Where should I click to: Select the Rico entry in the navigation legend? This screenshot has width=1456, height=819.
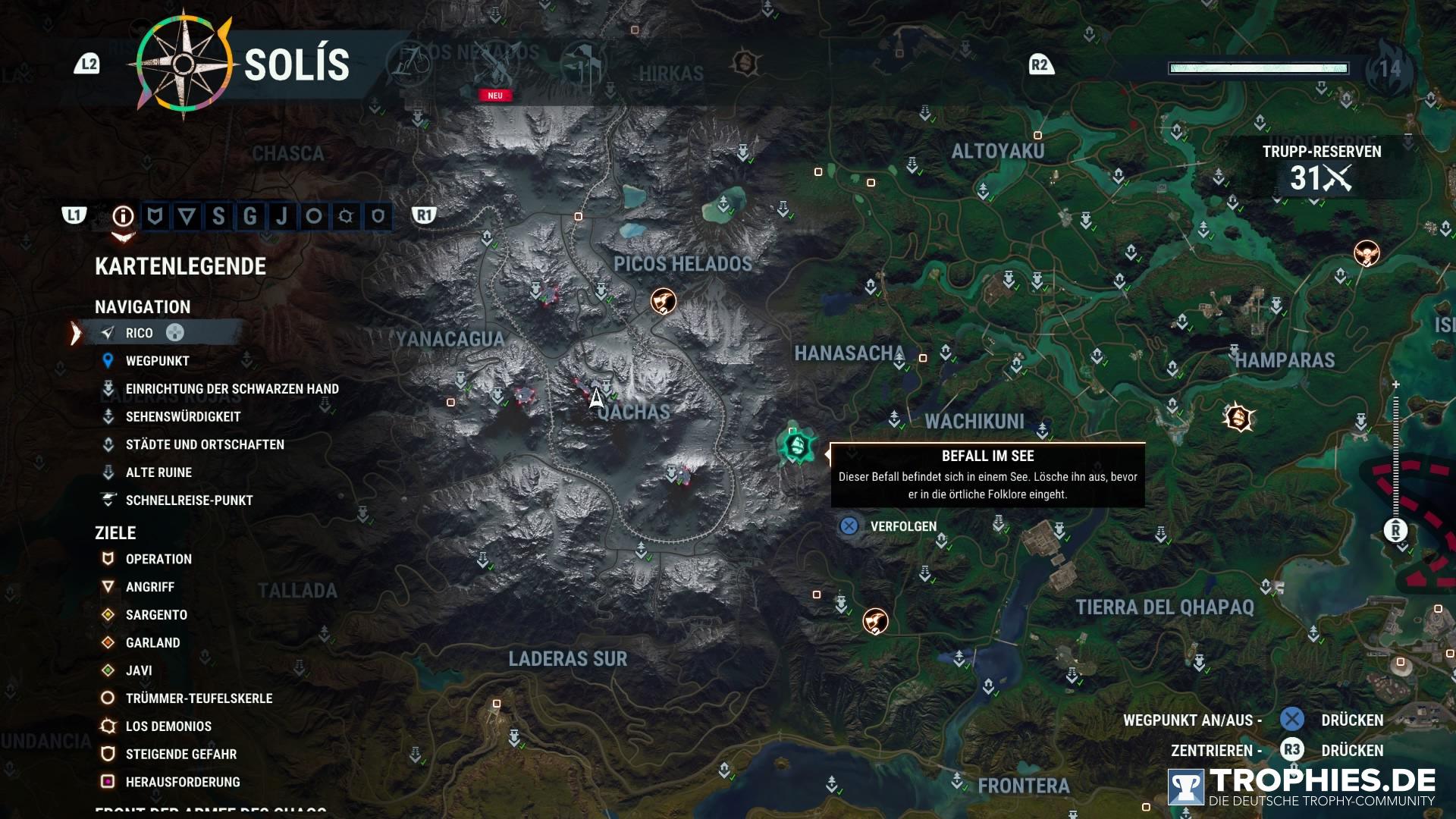[x=140, y=333]
